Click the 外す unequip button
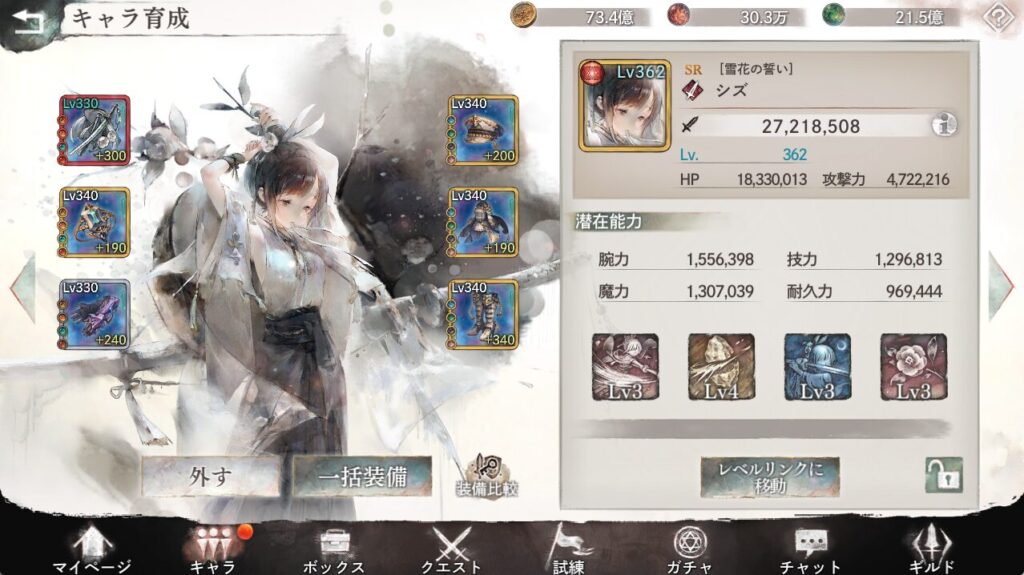 [x=210, y=476]
